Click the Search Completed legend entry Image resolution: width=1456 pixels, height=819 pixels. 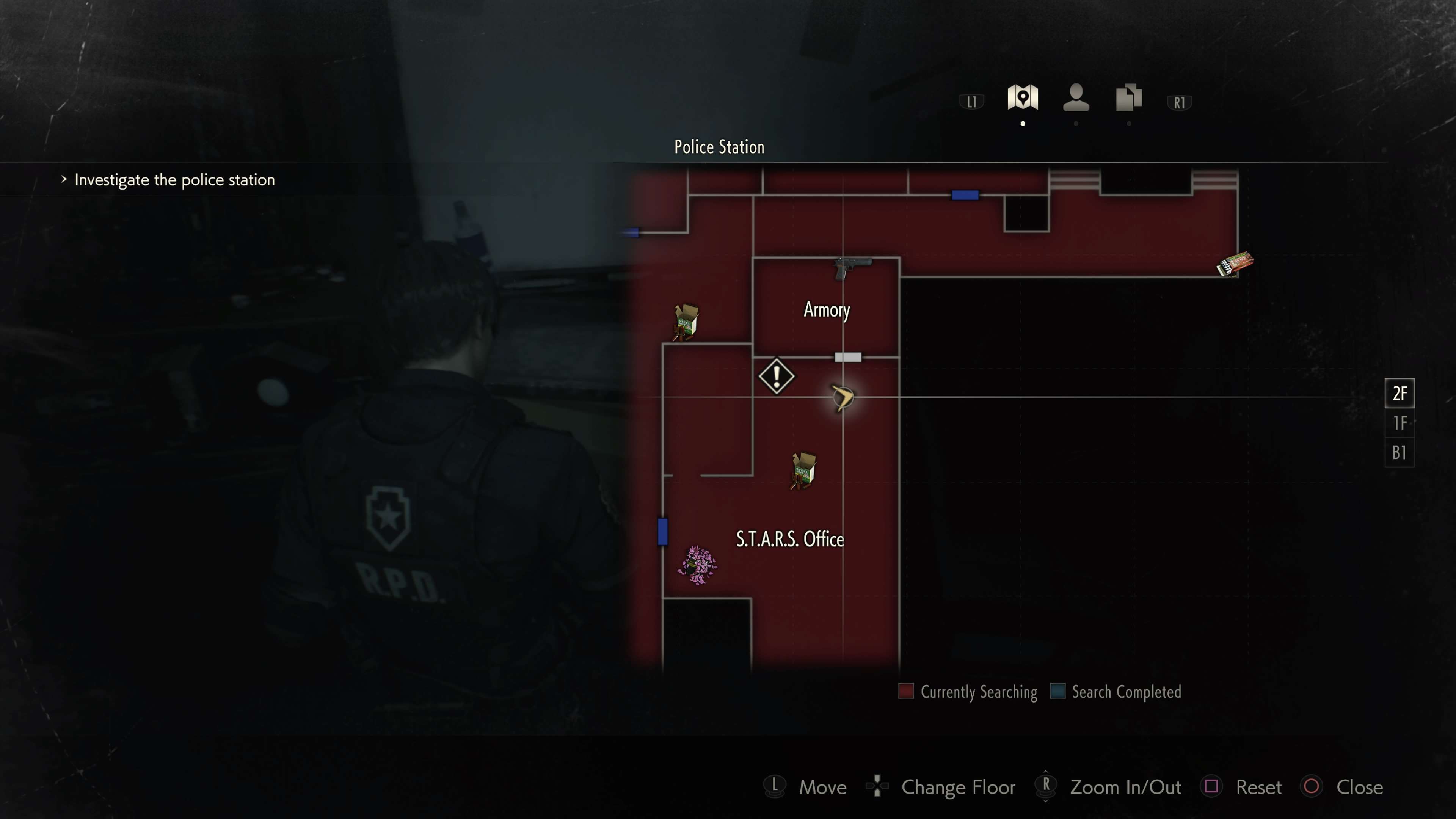tap(1116, 692)
